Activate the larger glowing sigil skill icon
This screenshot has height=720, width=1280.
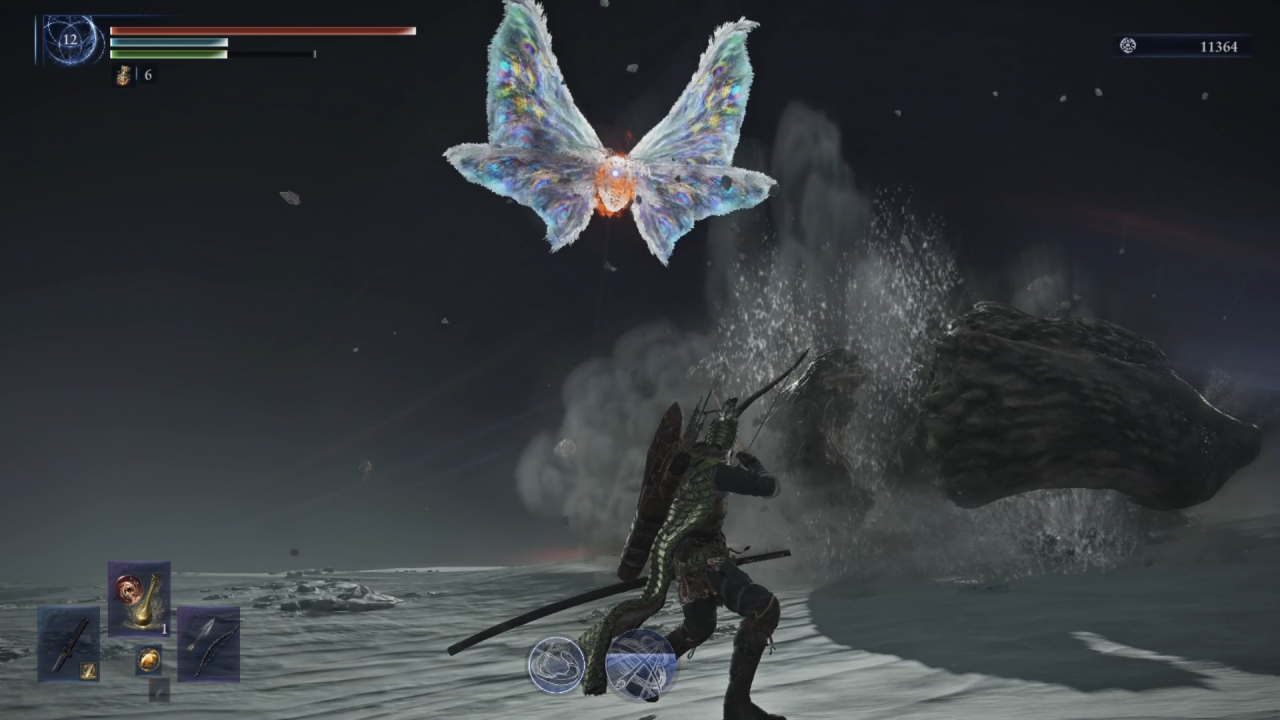click(641, 664)
